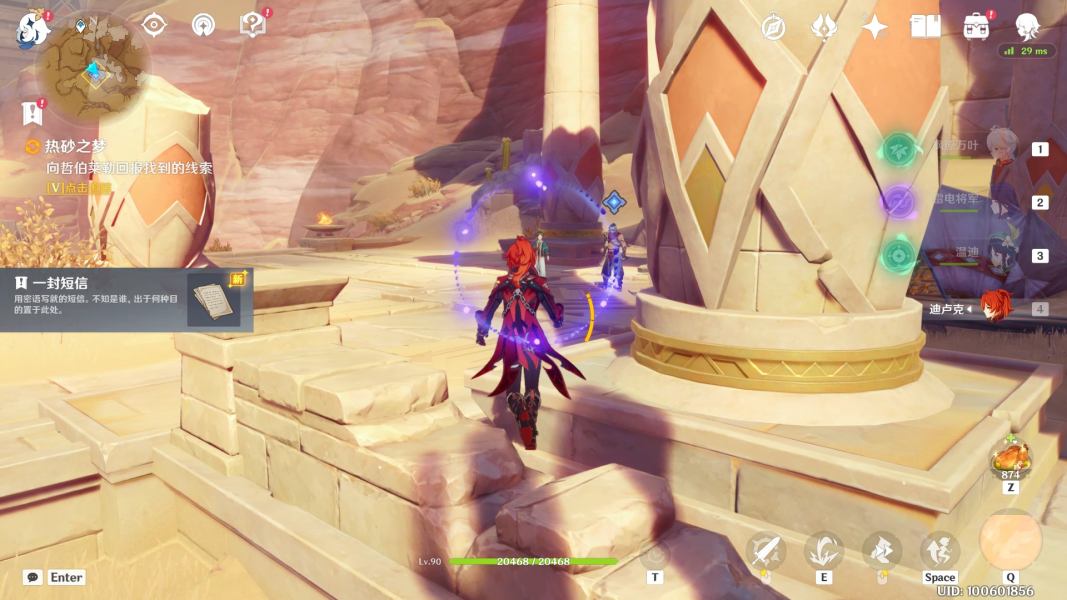
Task: Trigger the sword normal attack icon
Action: point(766,551)
